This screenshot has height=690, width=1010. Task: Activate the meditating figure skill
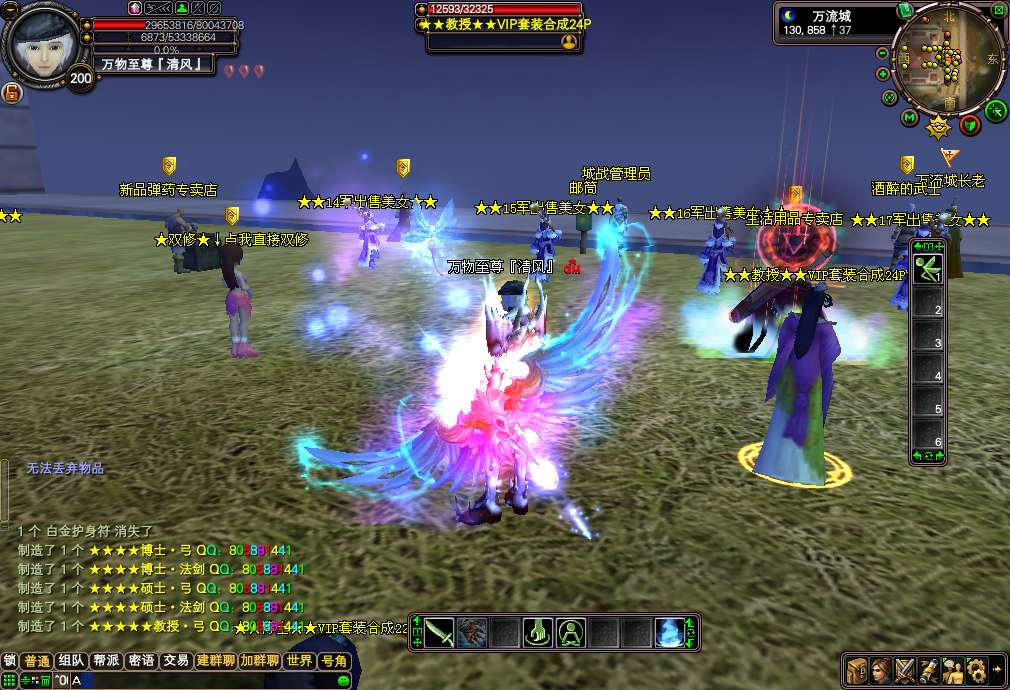coord(572,633)
